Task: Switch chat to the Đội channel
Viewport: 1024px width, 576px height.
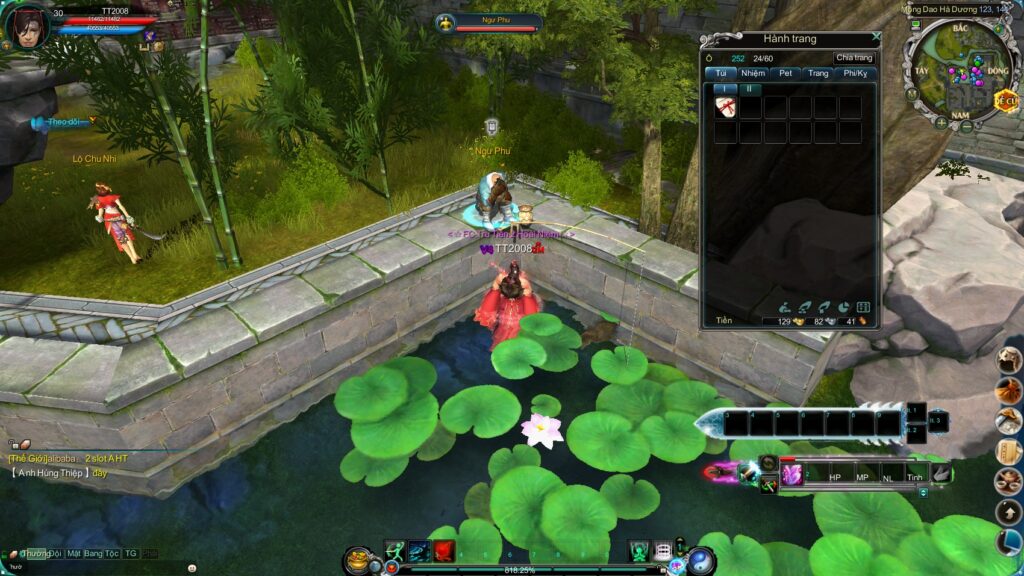Action: point(54,553)
